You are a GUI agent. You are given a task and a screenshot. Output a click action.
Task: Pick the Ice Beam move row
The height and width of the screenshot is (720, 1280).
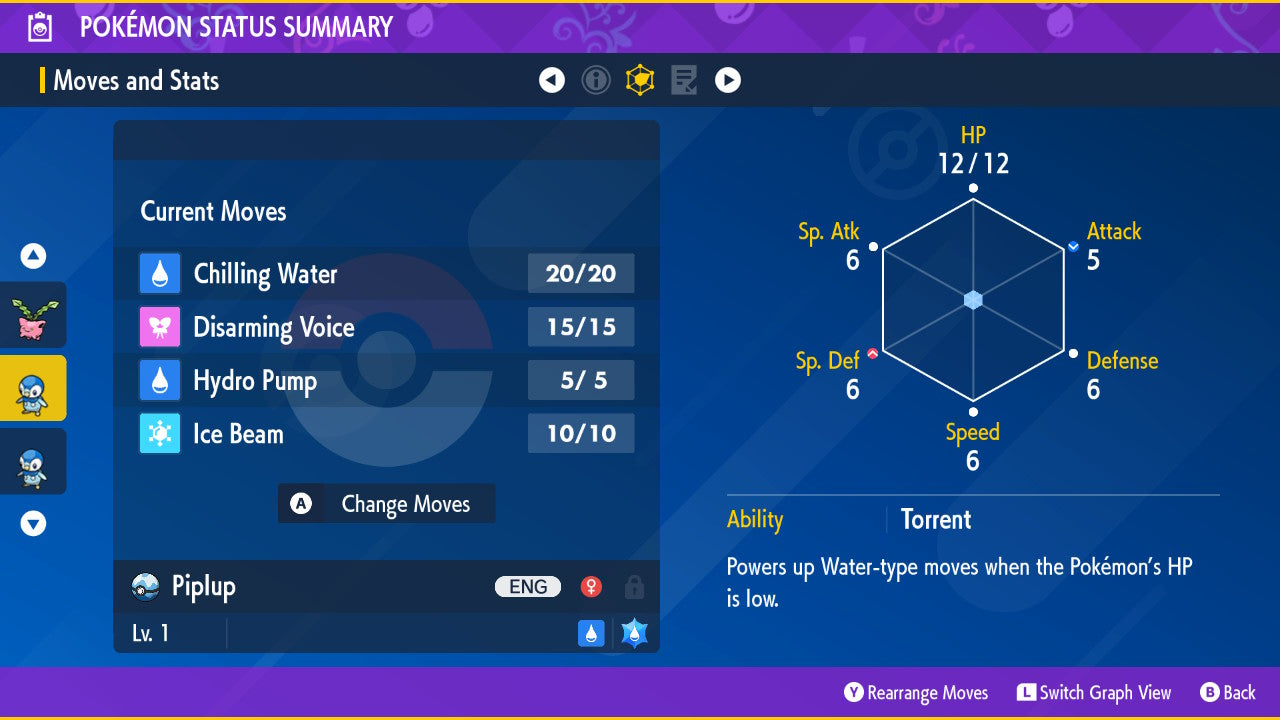click(386, 434)
